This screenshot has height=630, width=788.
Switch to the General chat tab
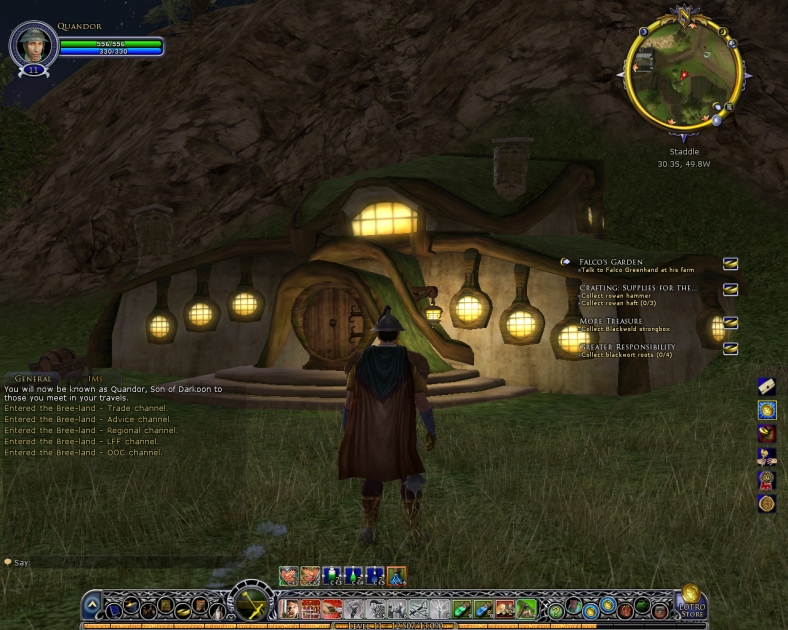pos(33,379)
